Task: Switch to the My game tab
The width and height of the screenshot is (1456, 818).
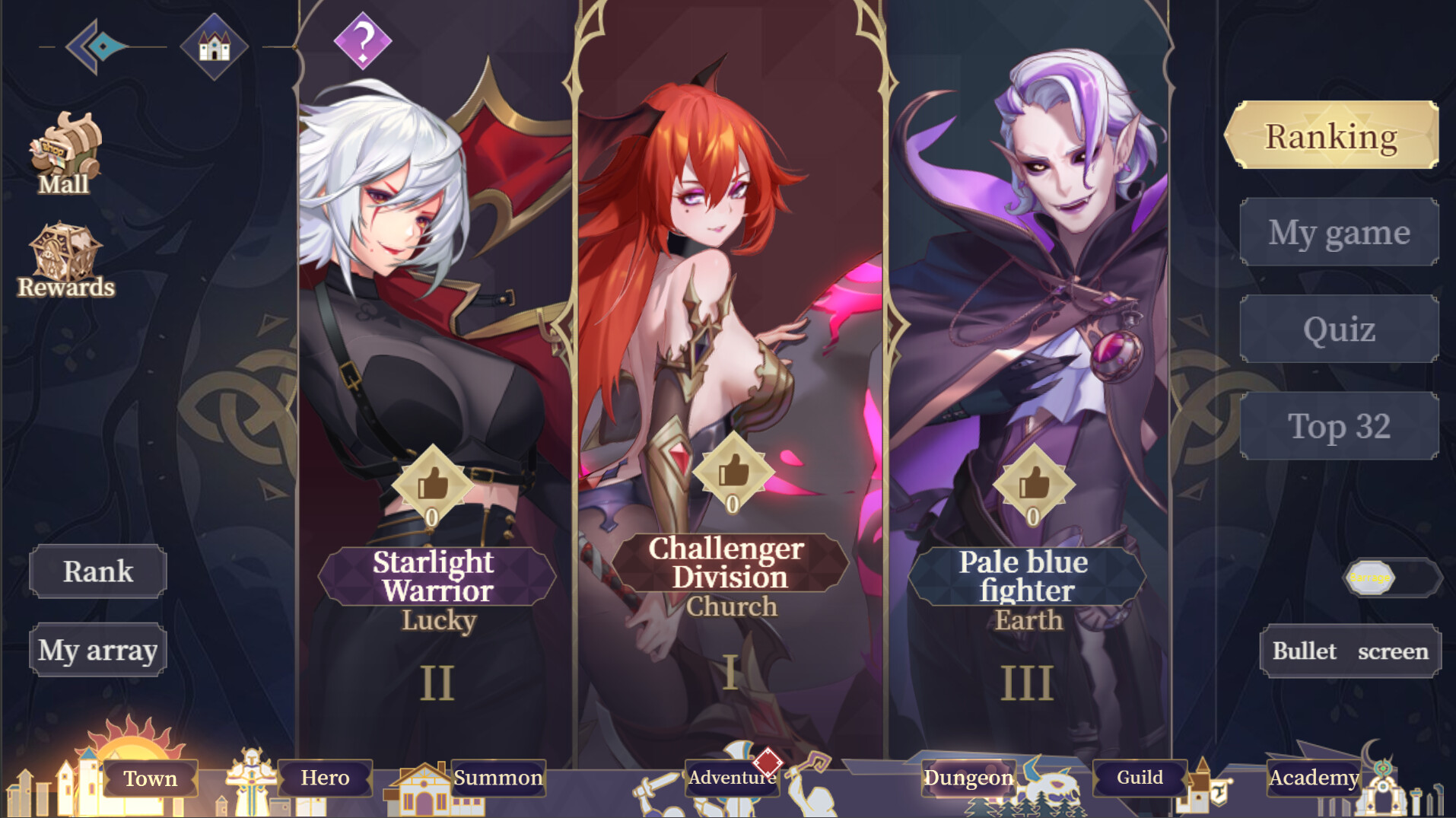Action: pos(1339,232)
